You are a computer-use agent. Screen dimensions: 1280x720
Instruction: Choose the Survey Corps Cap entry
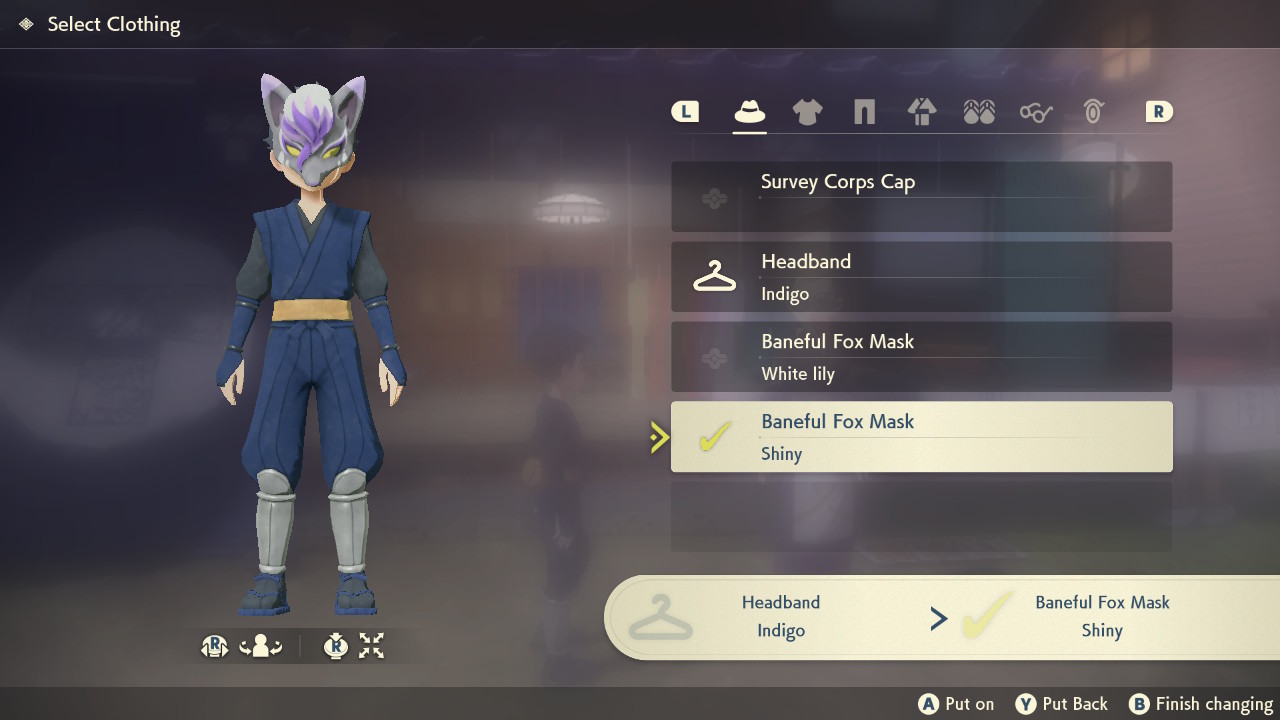(x=921, y=197)
